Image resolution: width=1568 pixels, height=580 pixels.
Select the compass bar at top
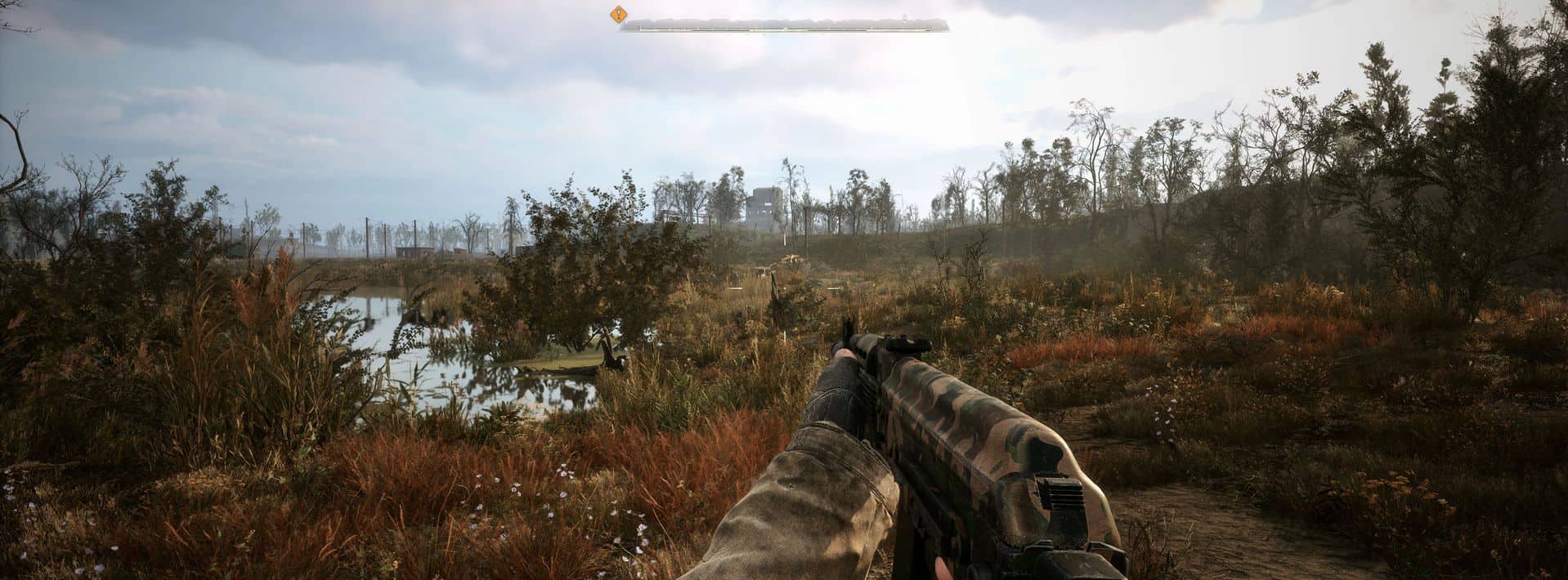785,25
